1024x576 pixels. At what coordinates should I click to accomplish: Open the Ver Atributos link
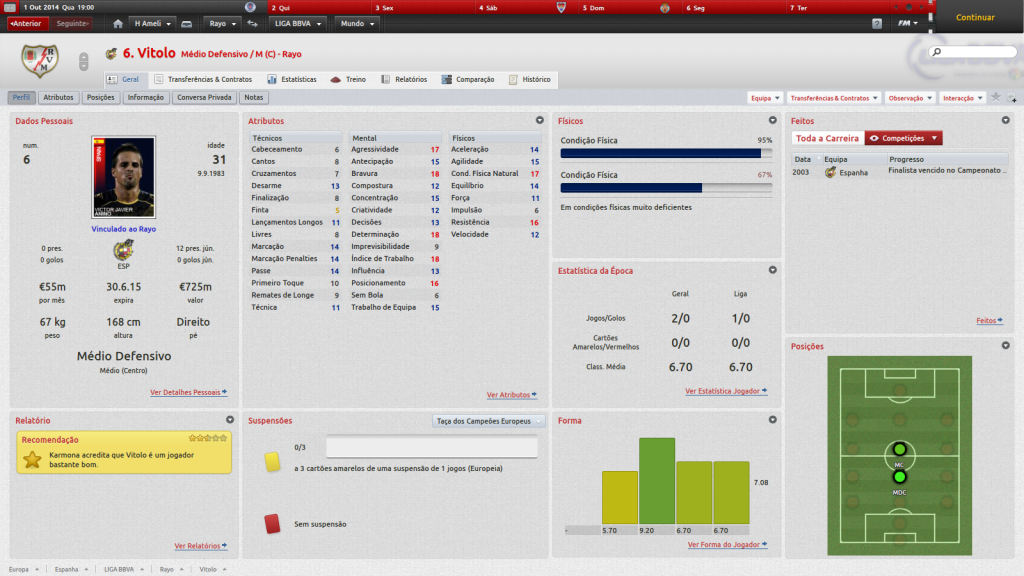511,395
